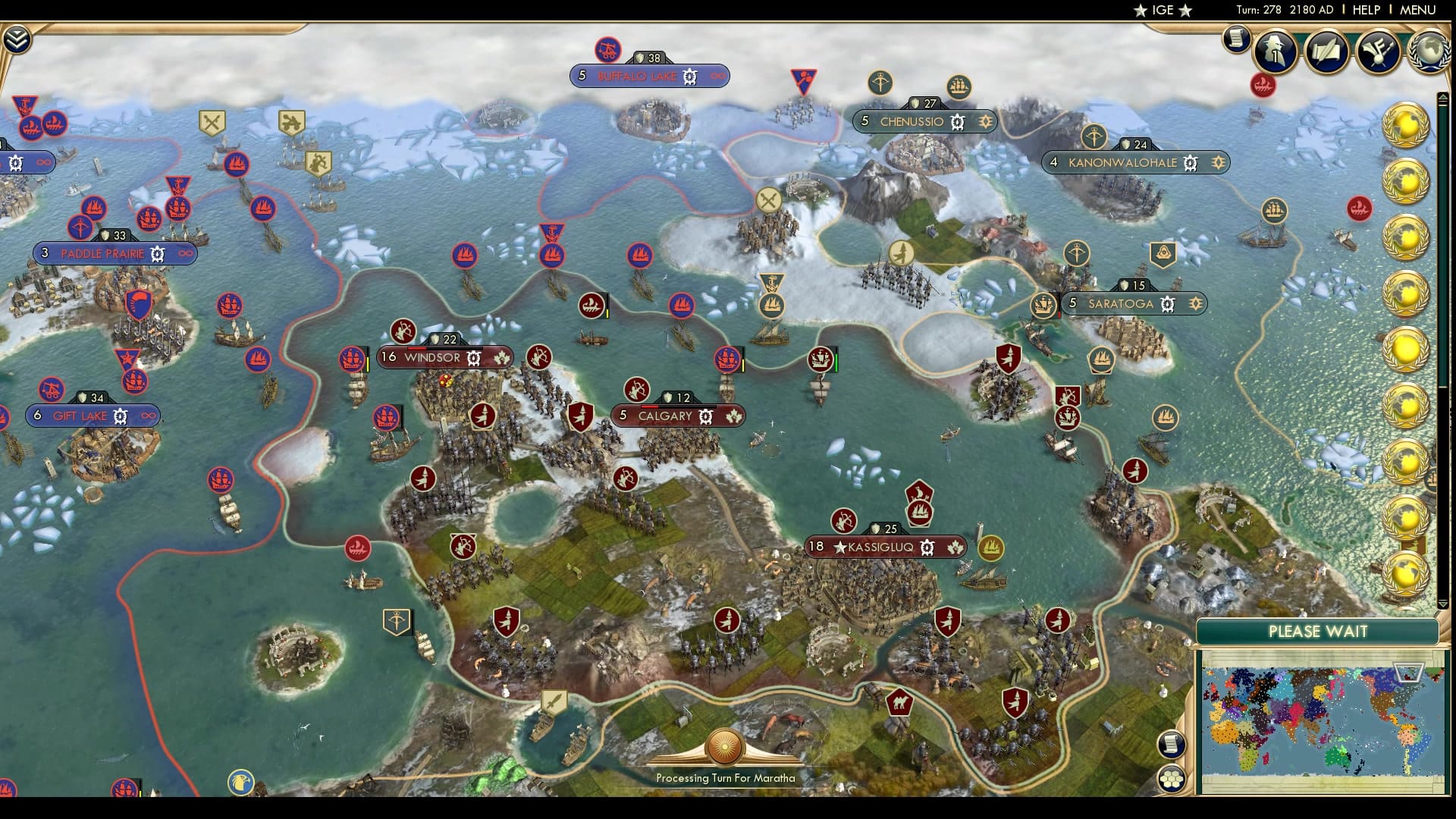Open the minimap options trapezoid control
This screenshot has height=819, width=1456.
coord(1409,671)
